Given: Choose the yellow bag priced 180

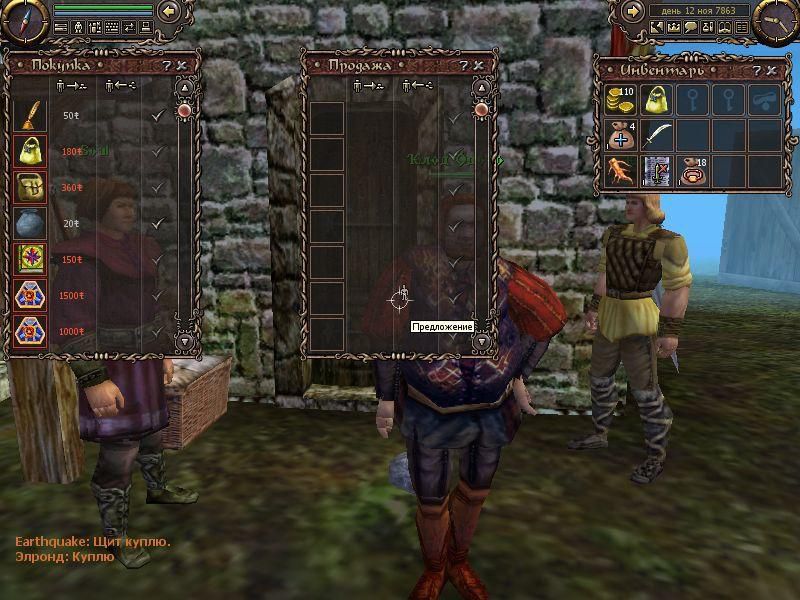Looking at the screenshot, I should 27,151.
